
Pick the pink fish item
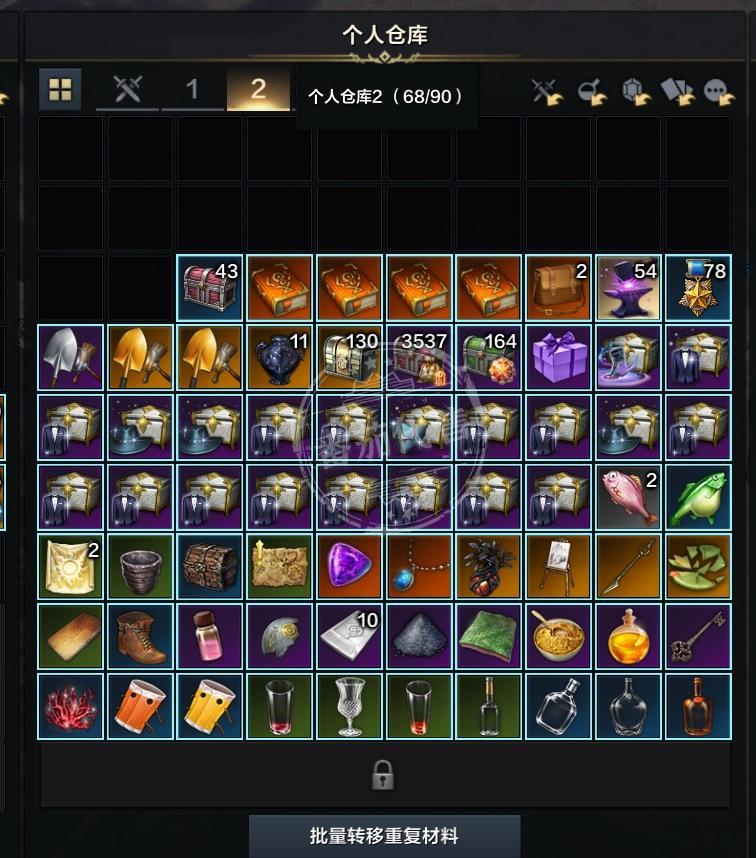pyautogui.click(x=629, y=497)
